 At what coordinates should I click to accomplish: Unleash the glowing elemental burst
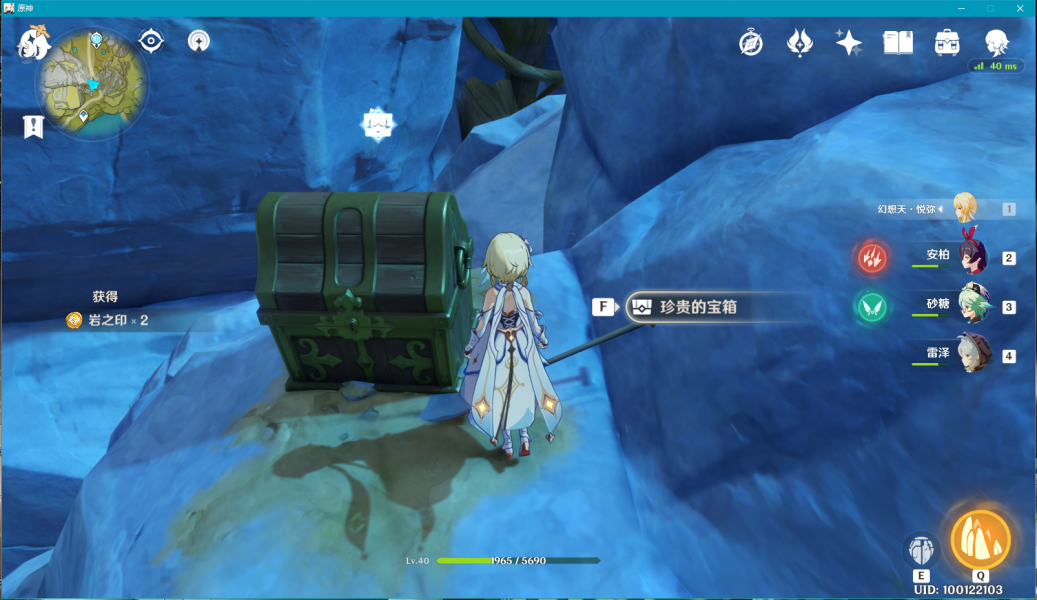[980, 540]
